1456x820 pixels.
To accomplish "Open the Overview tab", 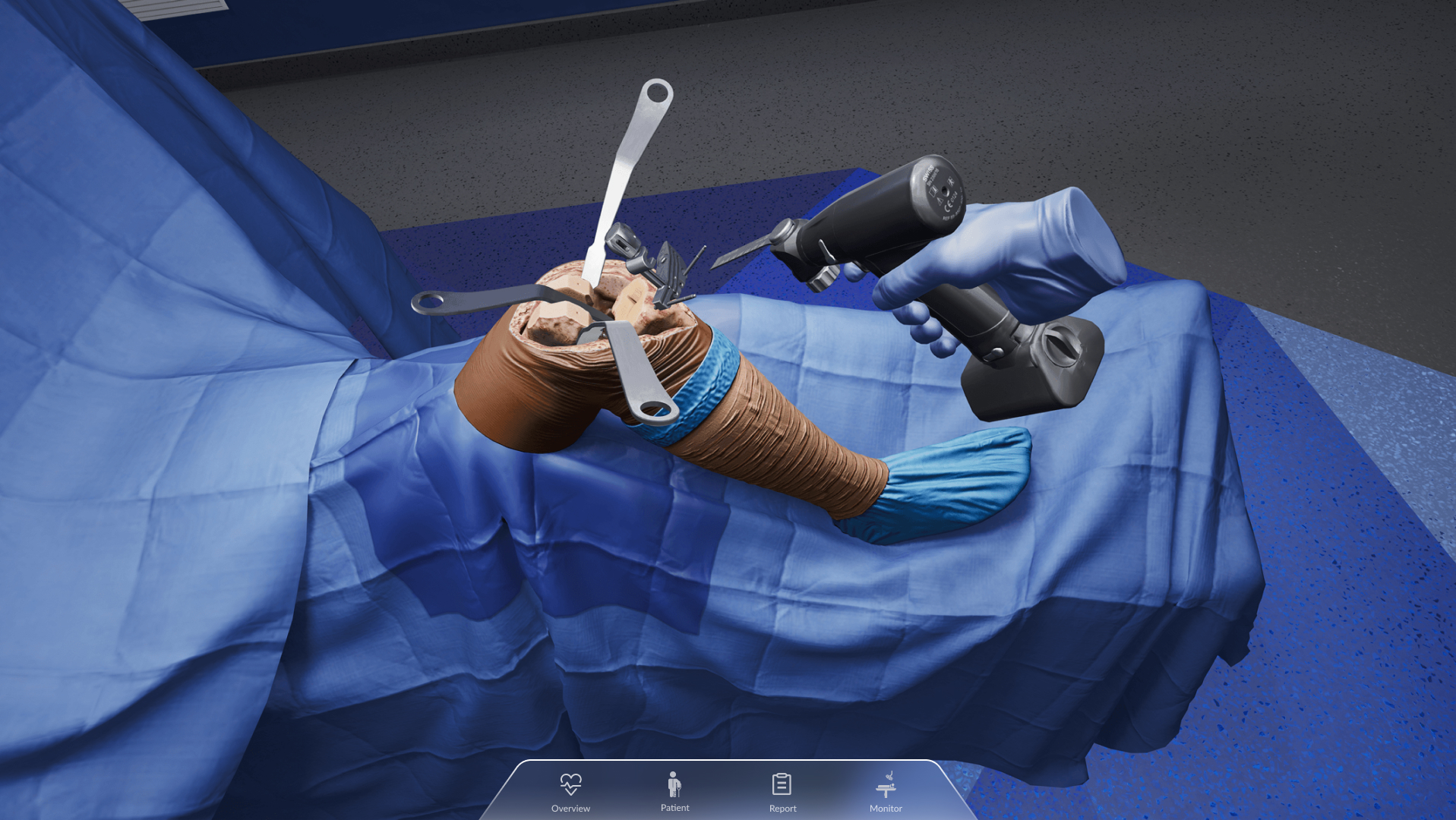I will [570, 791].
